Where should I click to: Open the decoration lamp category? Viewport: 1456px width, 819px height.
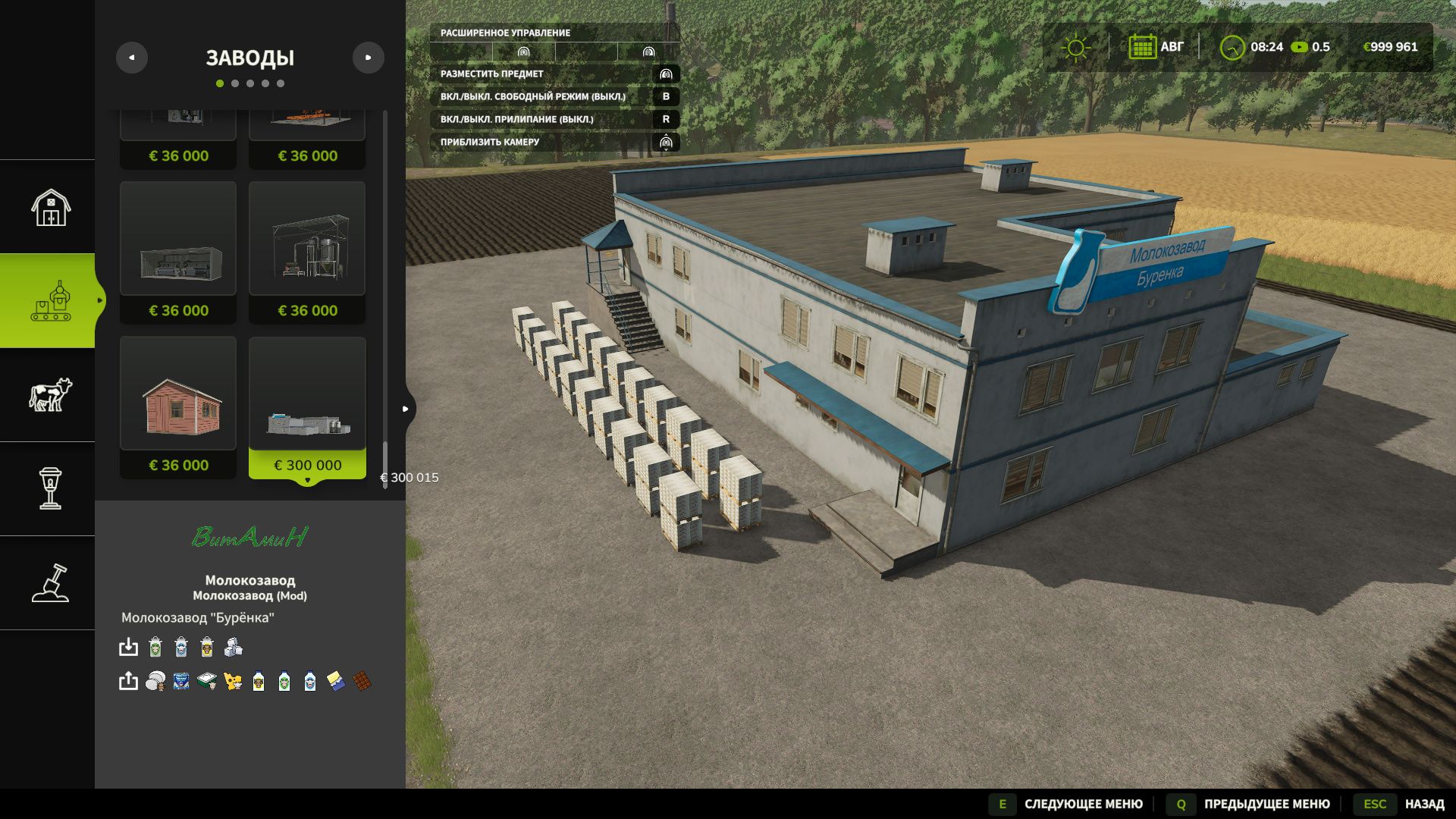click(50, 489)
